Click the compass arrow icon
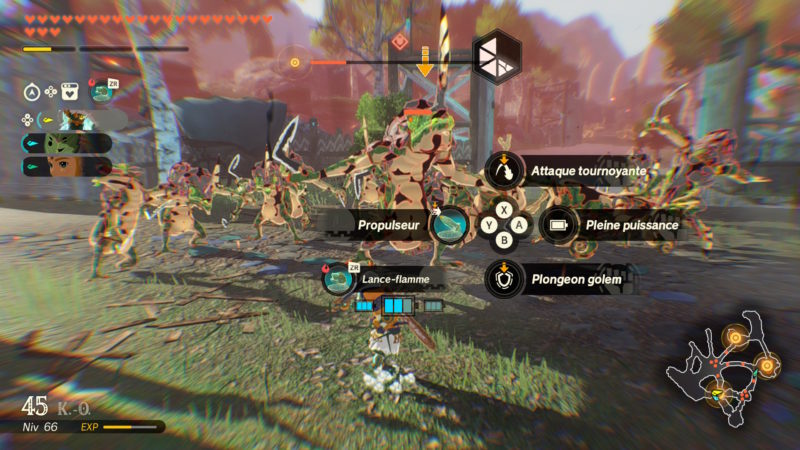800x450 pixels. (x=31, y=92)
